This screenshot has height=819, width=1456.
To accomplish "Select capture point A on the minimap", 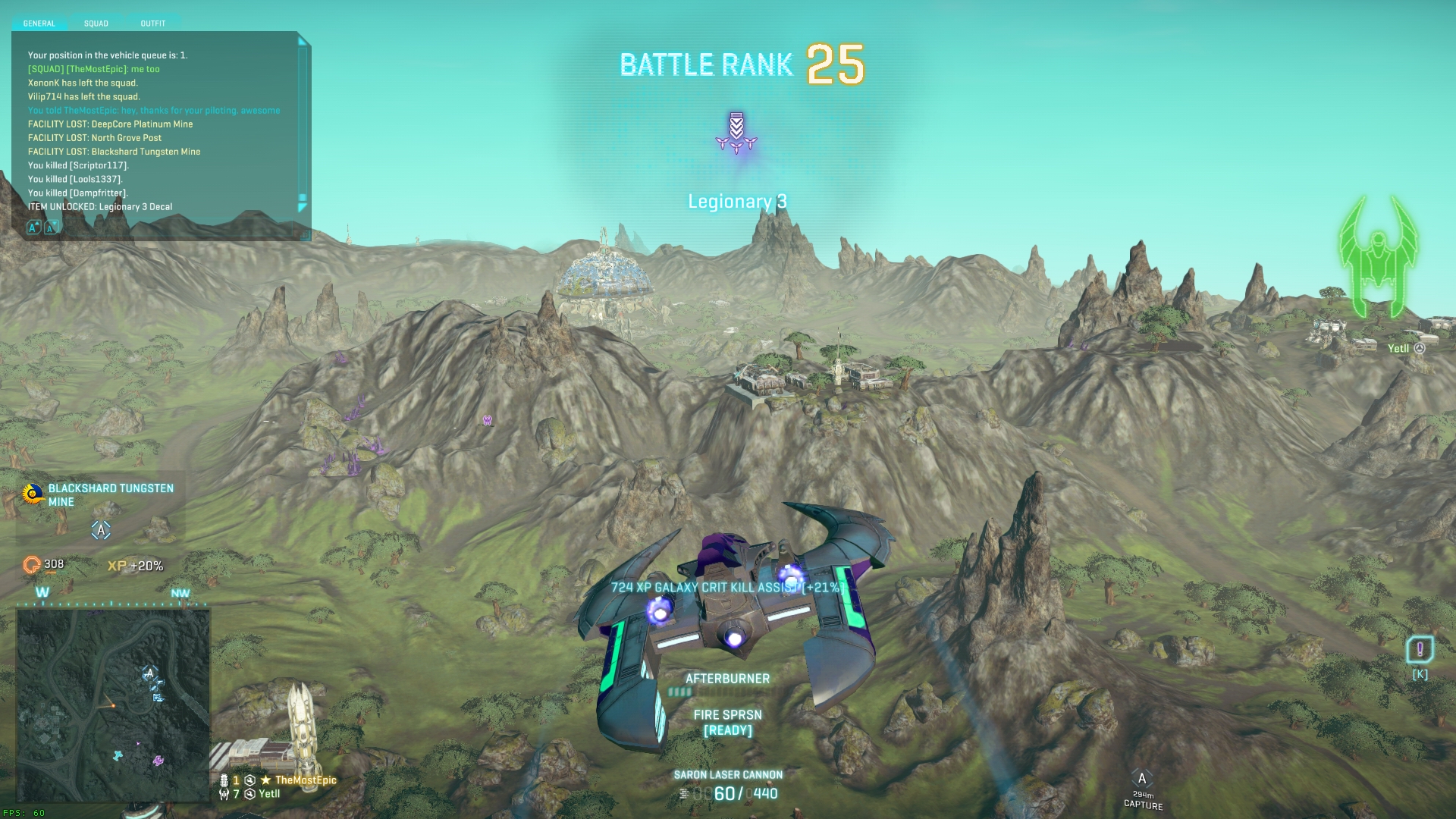I will [x=149, y=673].
